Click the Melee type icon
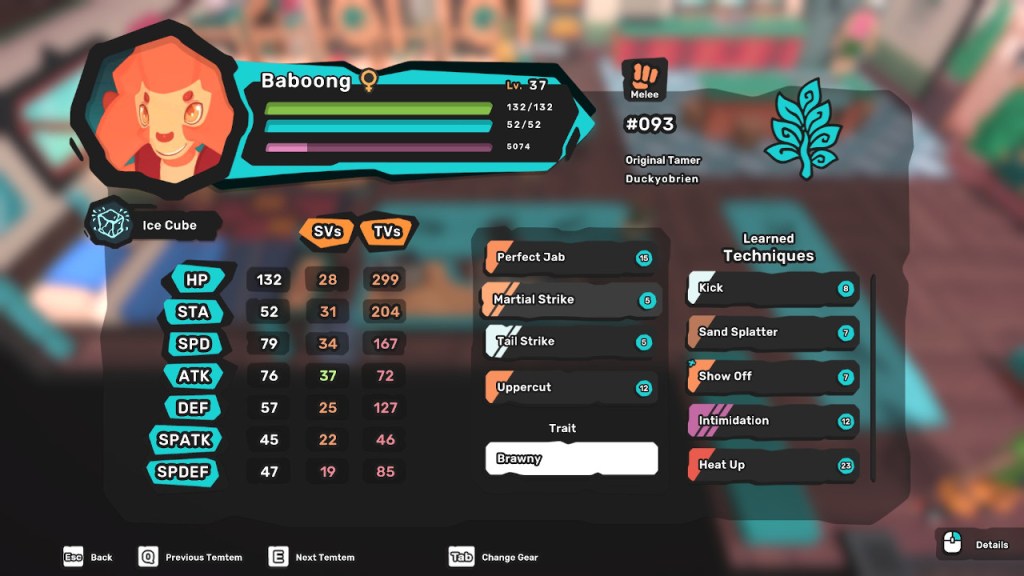The height and width of the screenshot is (576, 1024). 644,79
